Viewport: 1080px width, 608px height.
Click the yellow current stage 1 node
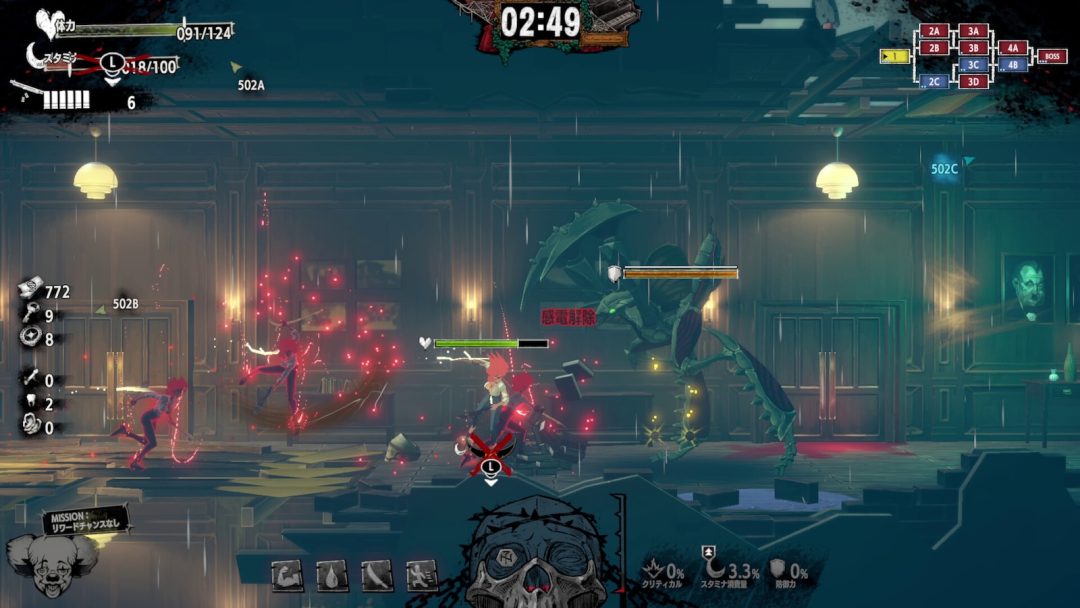pos(894,56)
